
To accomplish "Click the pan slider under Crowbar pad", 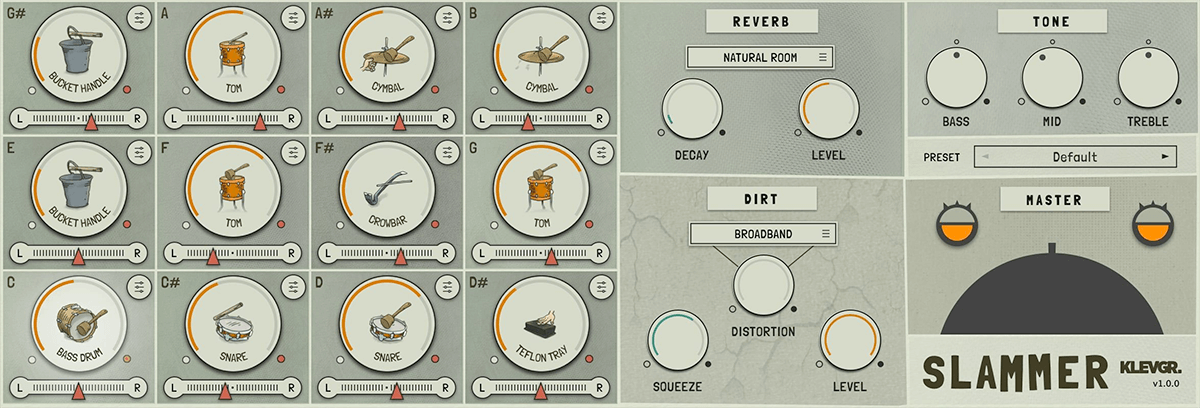I will click(x=387, y=254).
